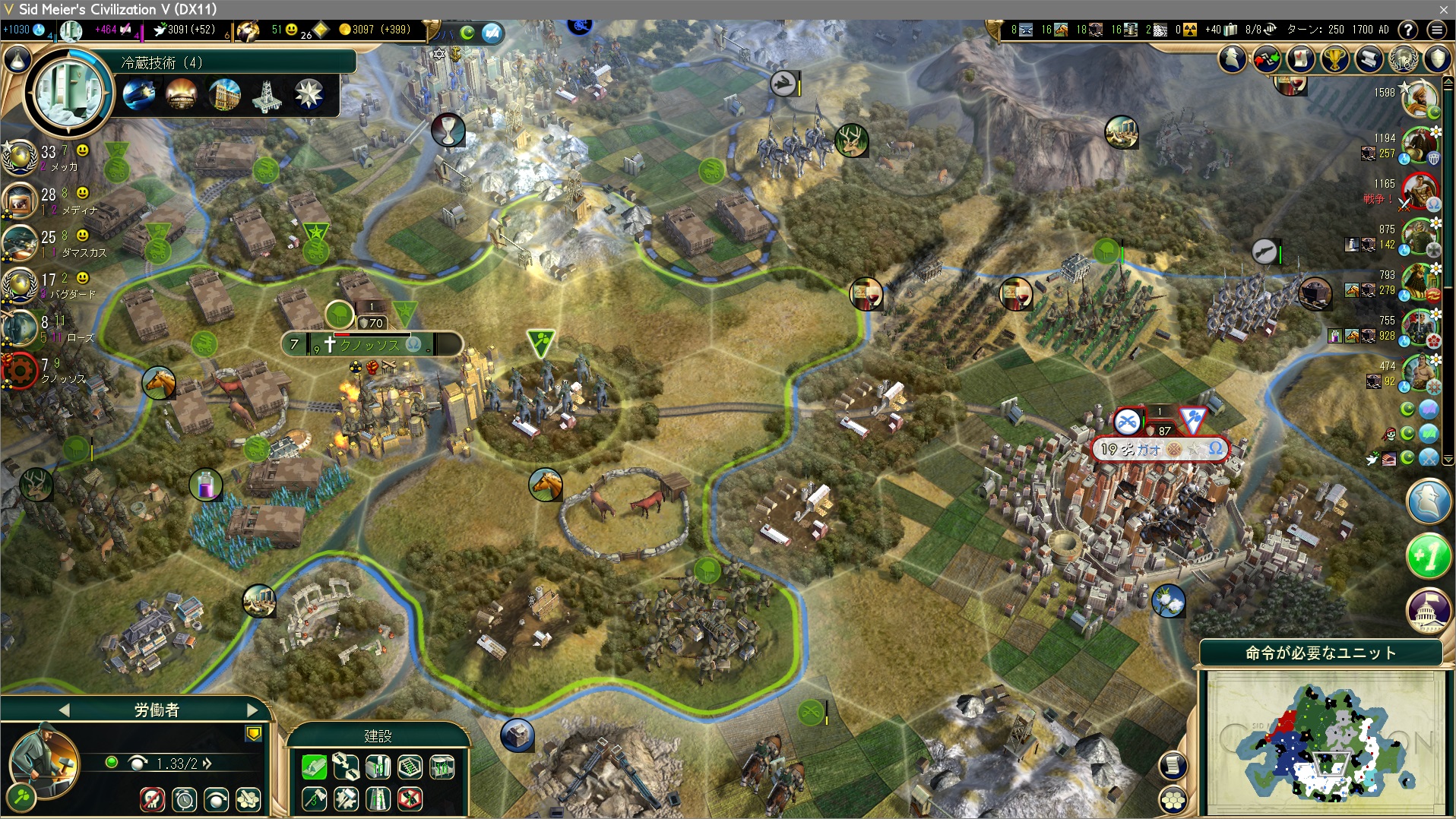The height and width of the screenshot is (819, 1456).
Task: Select the previous unit arrow
Action: (64, 710)
